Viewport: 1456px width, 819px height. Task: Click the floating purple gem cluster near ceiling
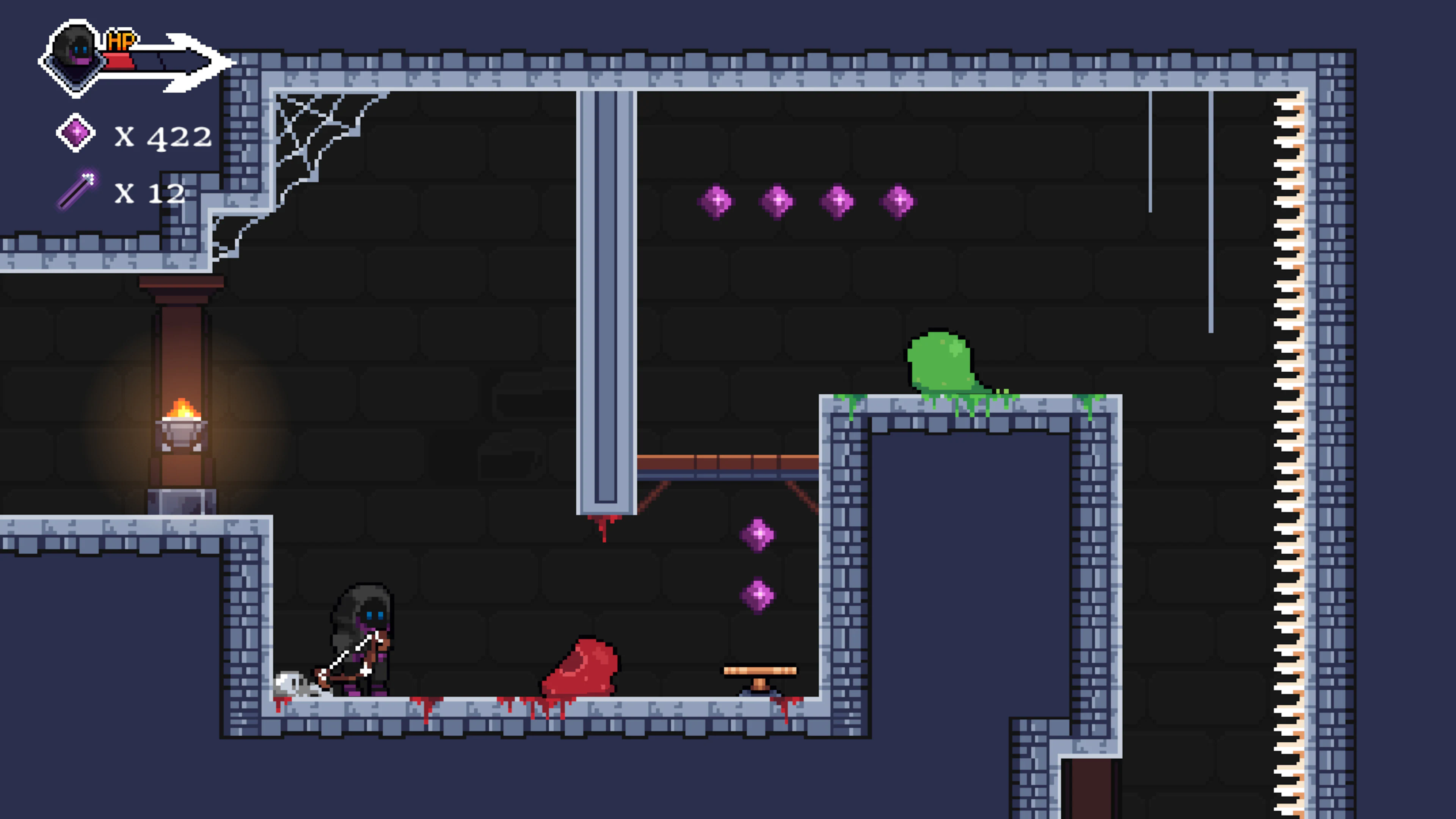805,201
